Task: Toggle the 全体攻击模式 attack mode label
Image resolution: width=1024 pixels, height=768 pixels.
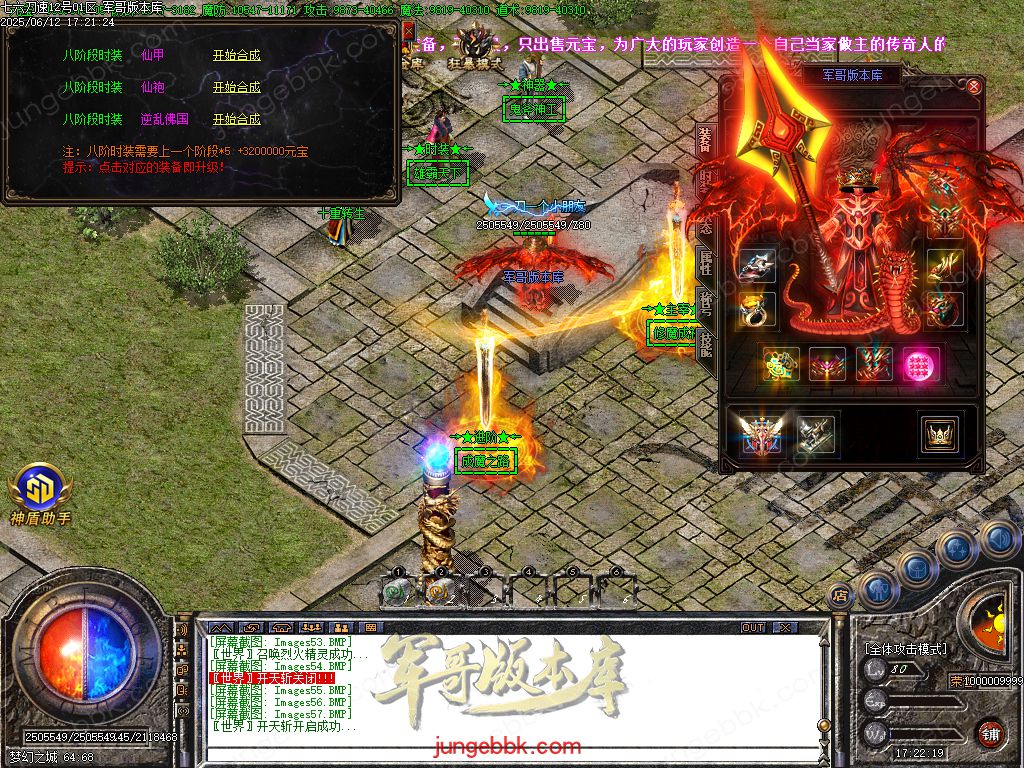Action: (x=905, y=649)
